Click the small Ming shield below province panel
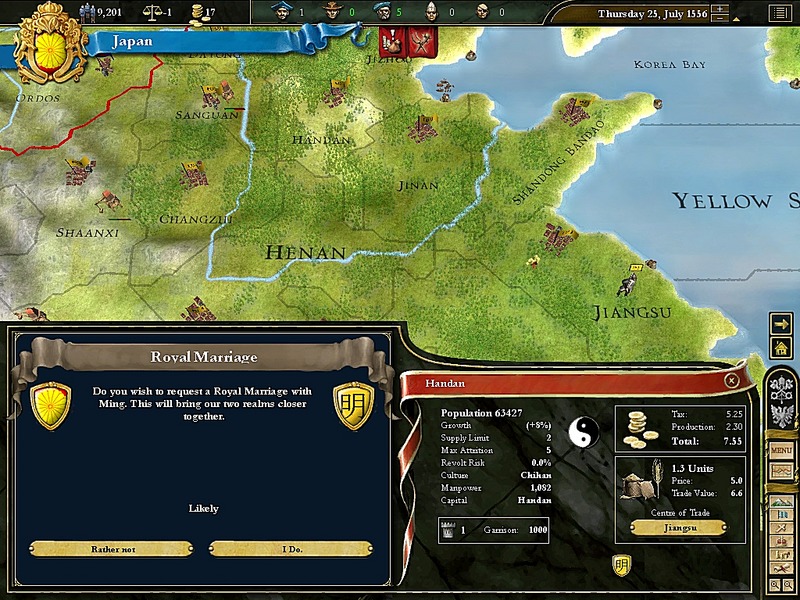Image resolution: width=800 pixels, height=600 pixels. 621,566
